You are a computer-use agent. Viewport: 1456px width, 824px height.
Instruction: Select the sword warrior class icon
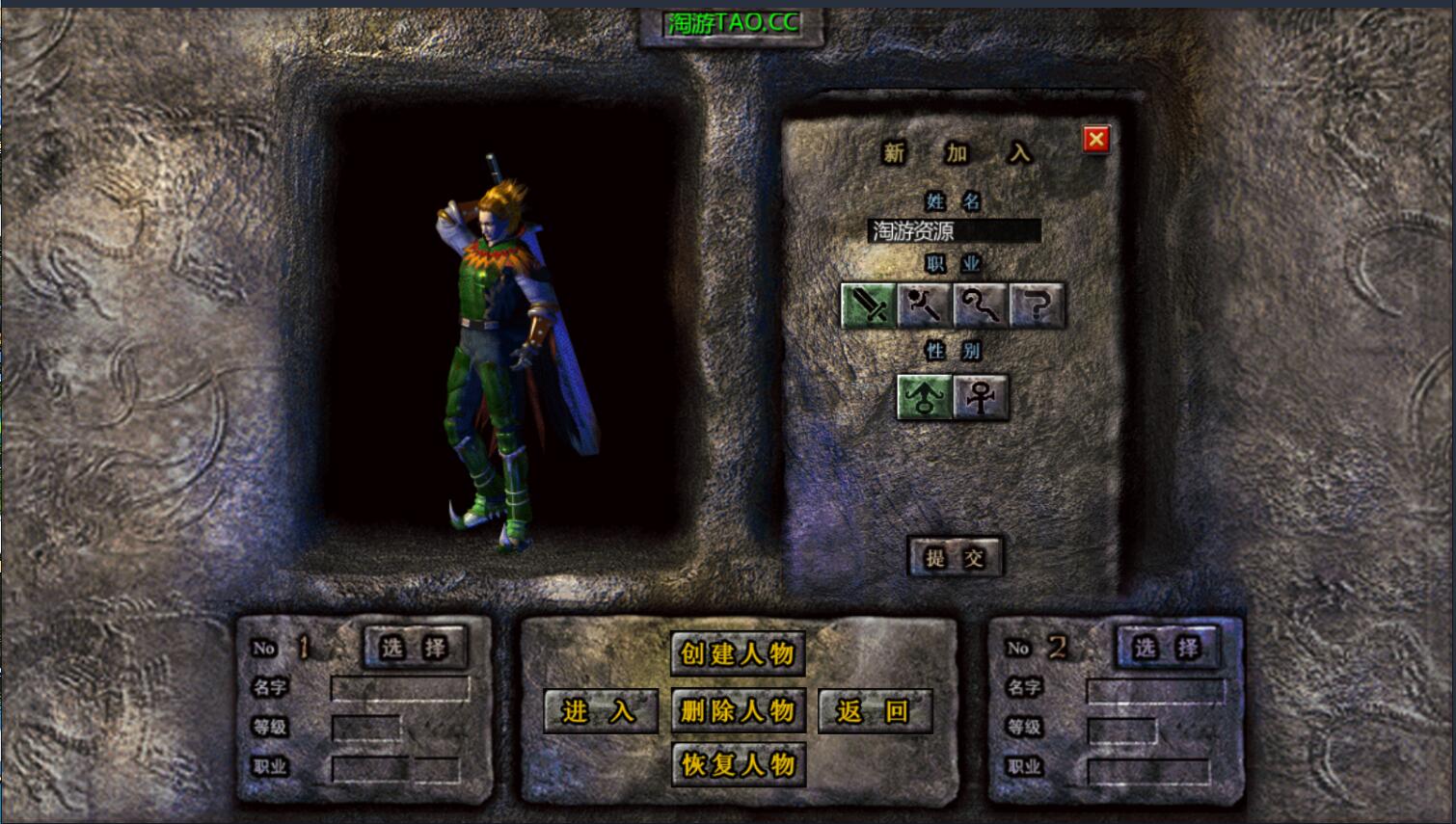point(868,306)
